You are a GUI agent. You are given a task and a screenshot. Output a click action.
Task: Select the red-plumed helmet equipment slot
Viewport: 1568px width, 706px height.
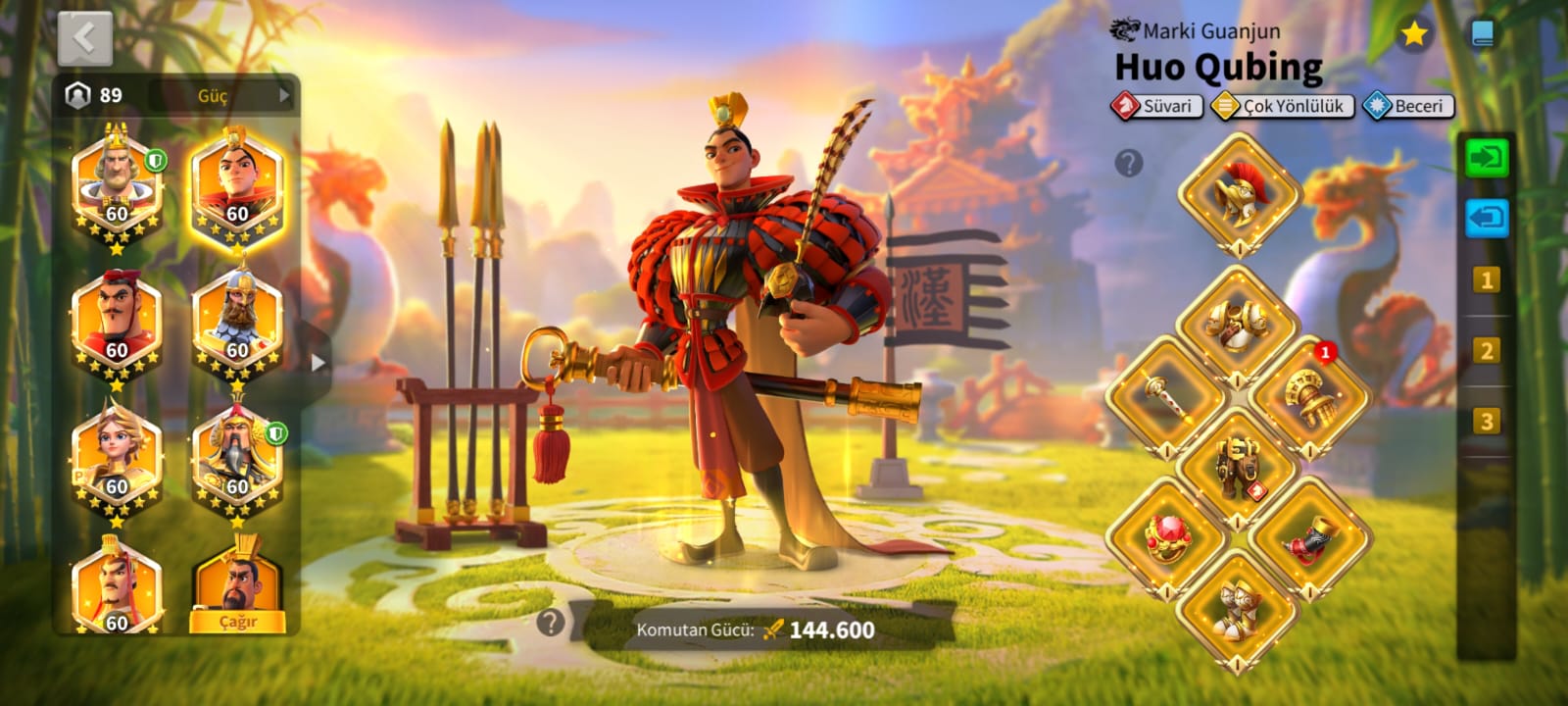pyautogui.click(x=1238, y=192)
